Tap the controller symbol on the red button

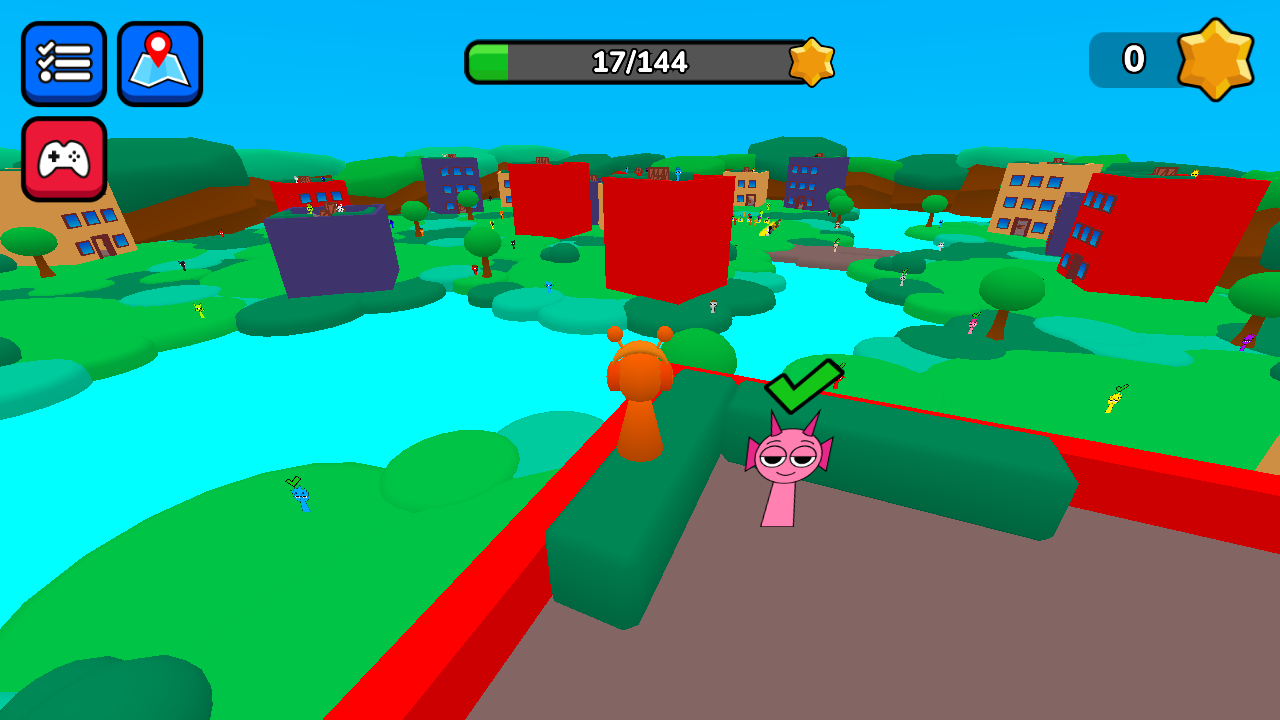(64, 160)
